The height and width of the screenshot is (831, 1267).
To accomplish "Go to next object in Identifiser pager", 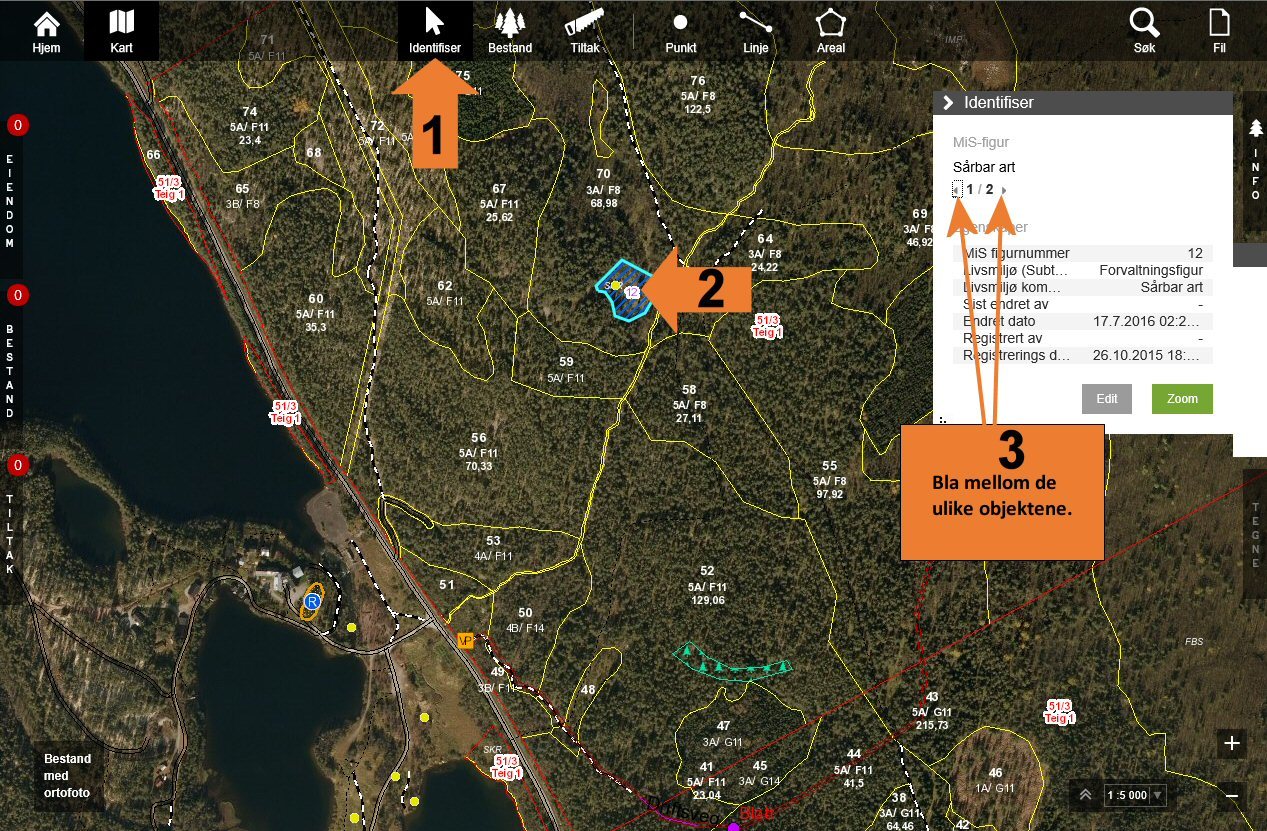I will click(x=1004, y=190).
